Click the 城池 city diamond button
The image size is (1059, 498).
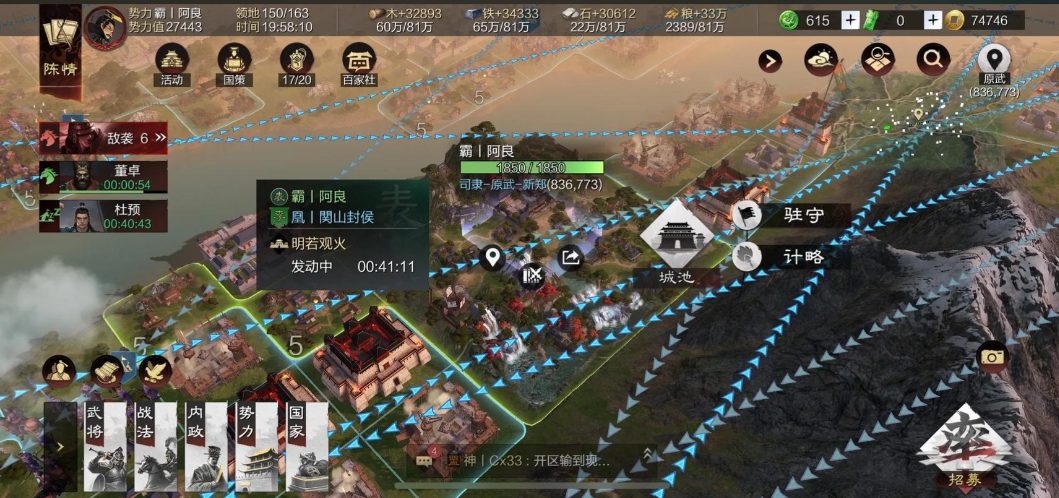(x=677, y=241)
